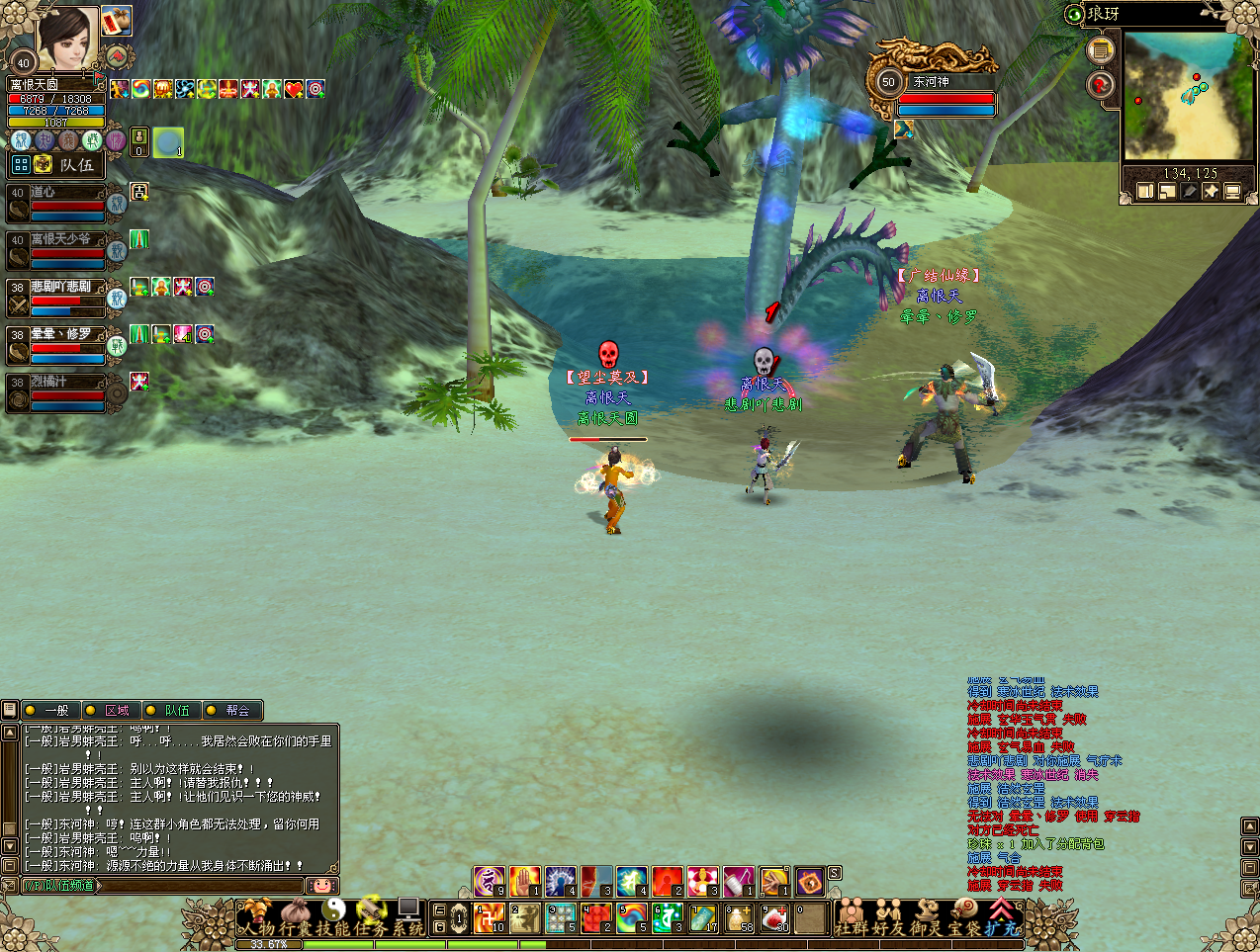This screenshot has height=952, width=1260.
Task: Open the 社群 community menu
Action: click(x=852, y=919)
